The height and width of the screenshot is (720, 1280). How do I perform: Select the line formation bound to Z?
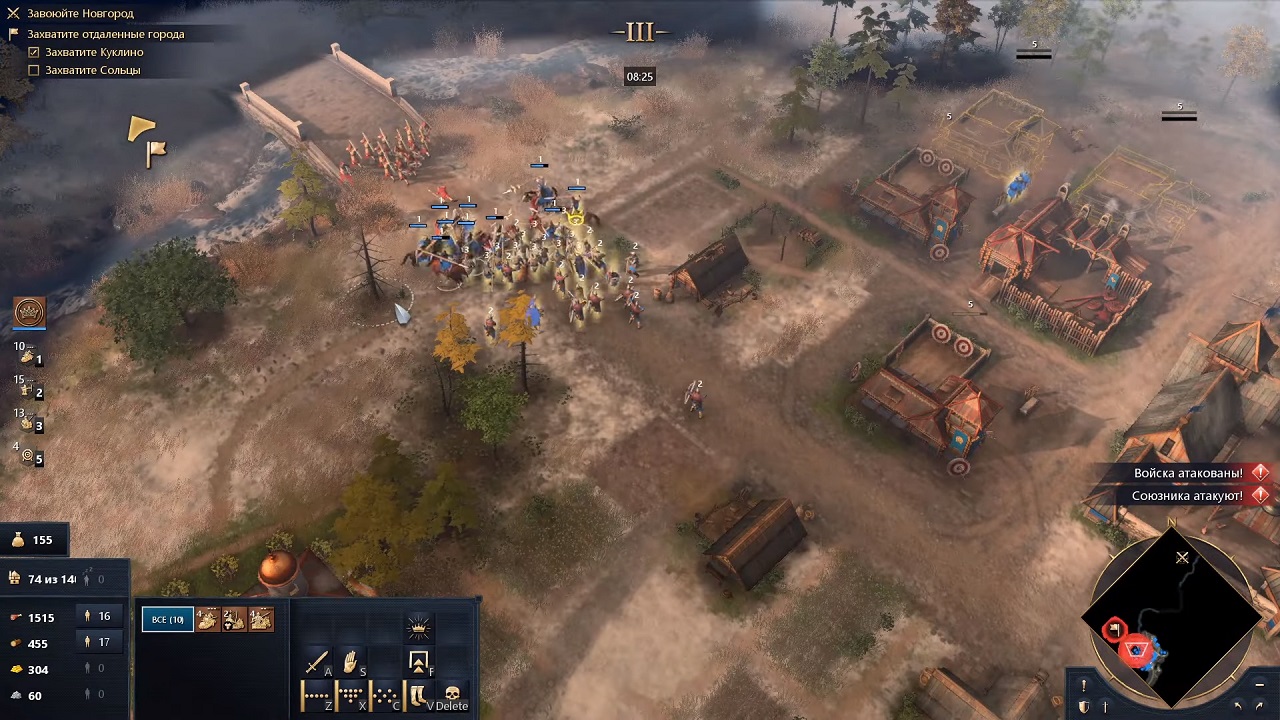point(315,693)
